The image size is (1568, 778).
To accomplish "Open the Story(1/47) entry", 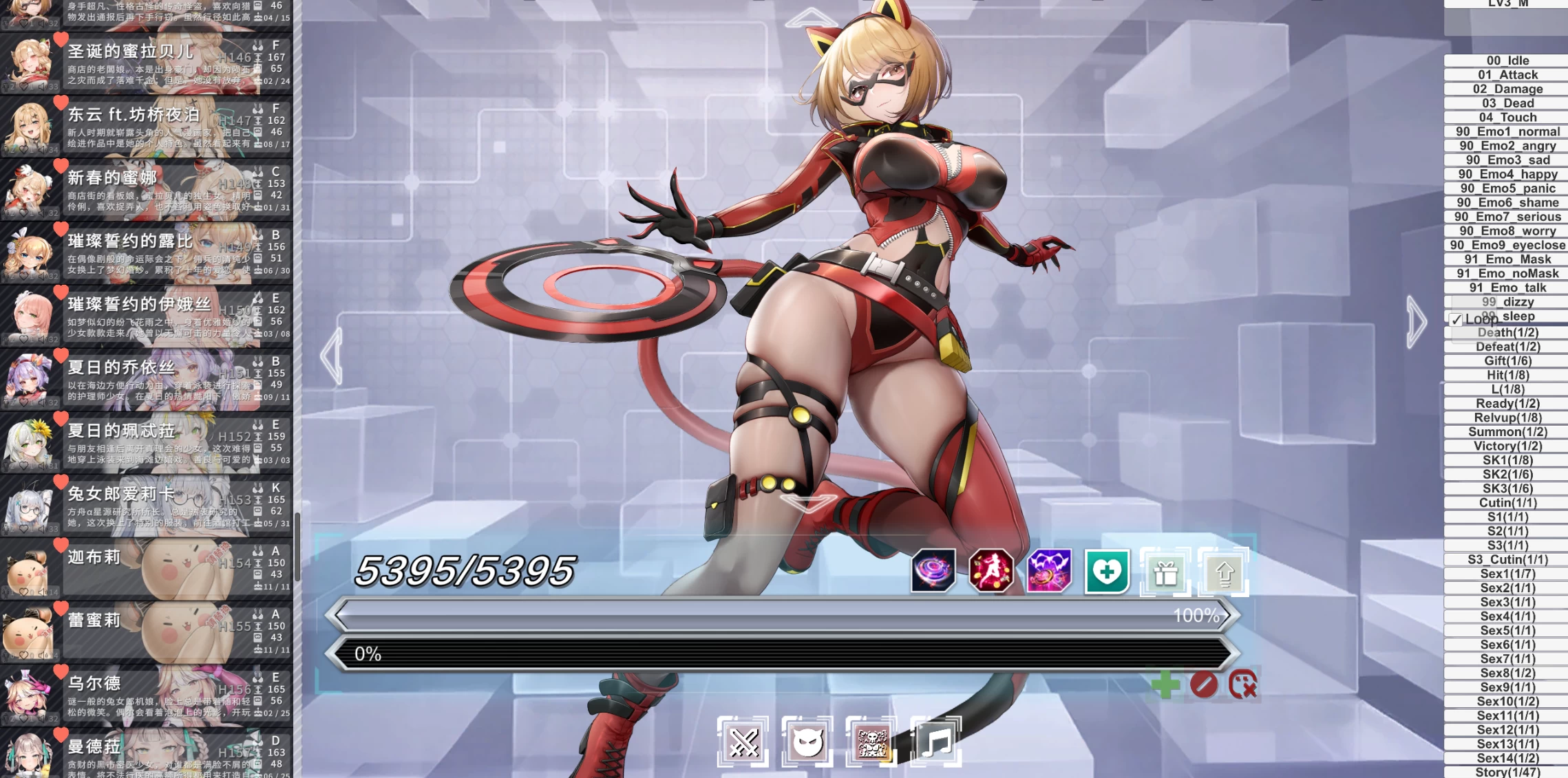I will pyautogui.click(x=1507, y=772).
